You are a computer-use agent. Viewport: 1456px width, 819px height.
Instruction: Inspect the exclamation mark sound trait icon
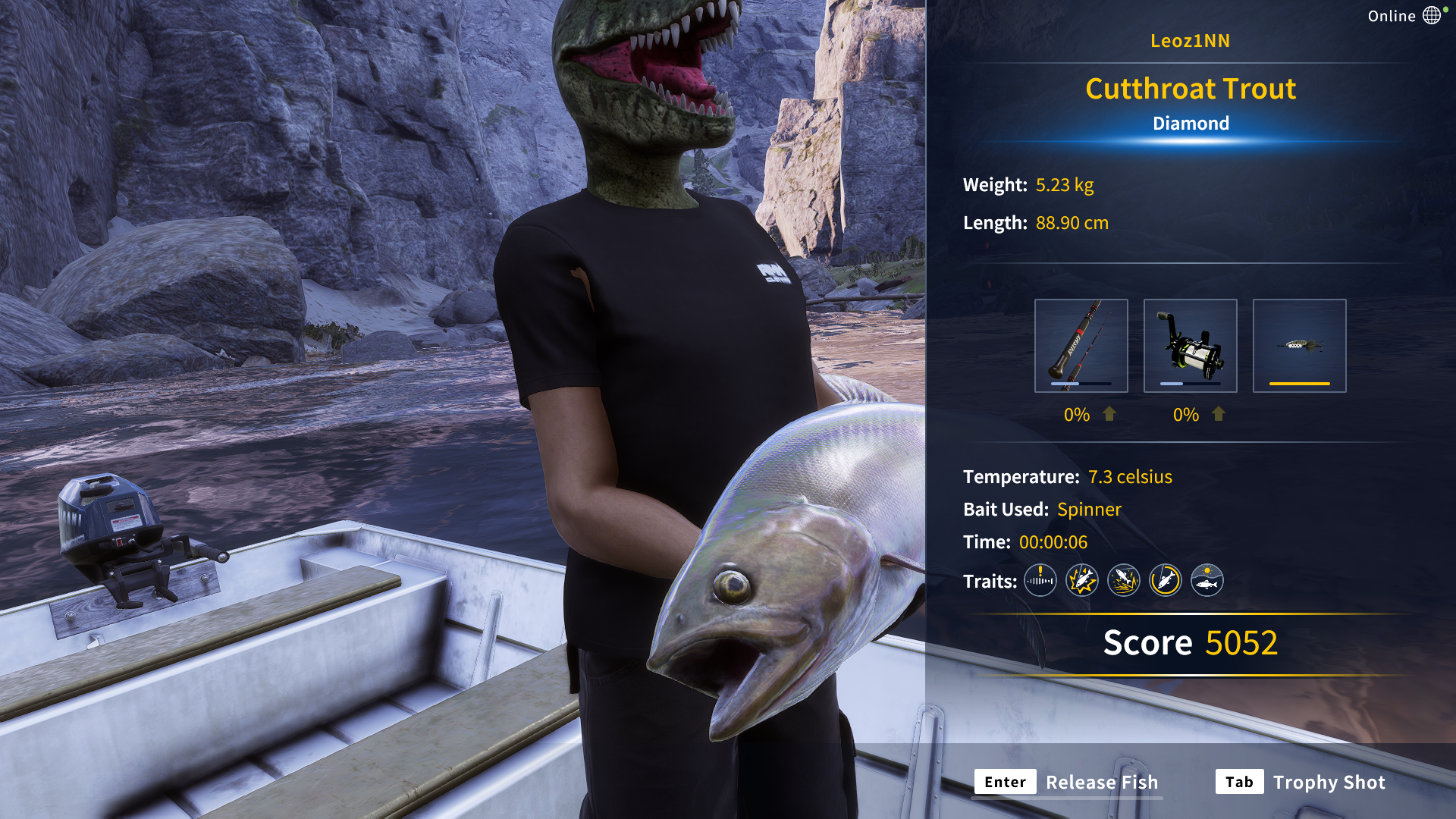point(1040,581)
